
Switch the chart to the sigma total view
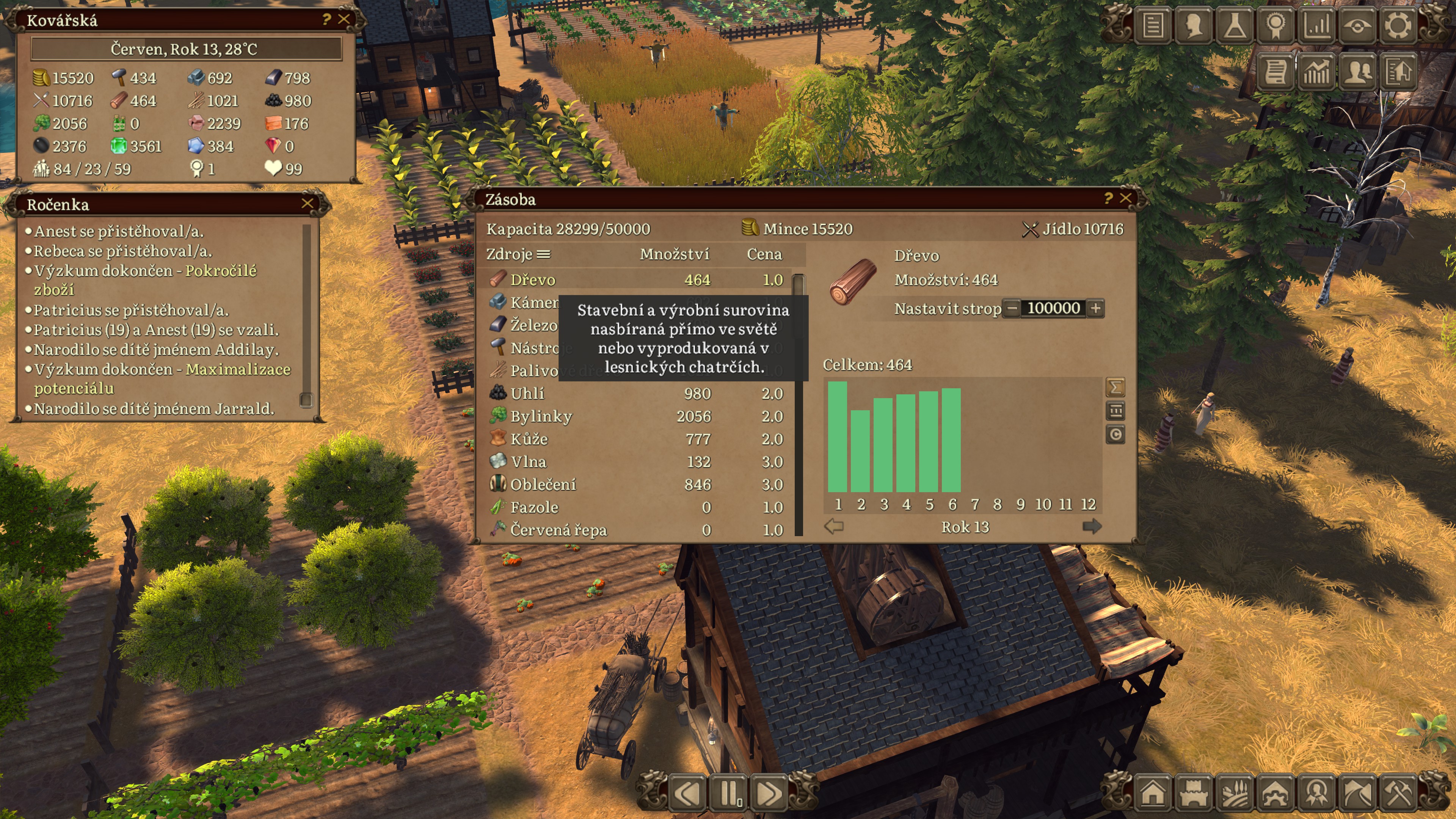click(x=1115, y=387)
